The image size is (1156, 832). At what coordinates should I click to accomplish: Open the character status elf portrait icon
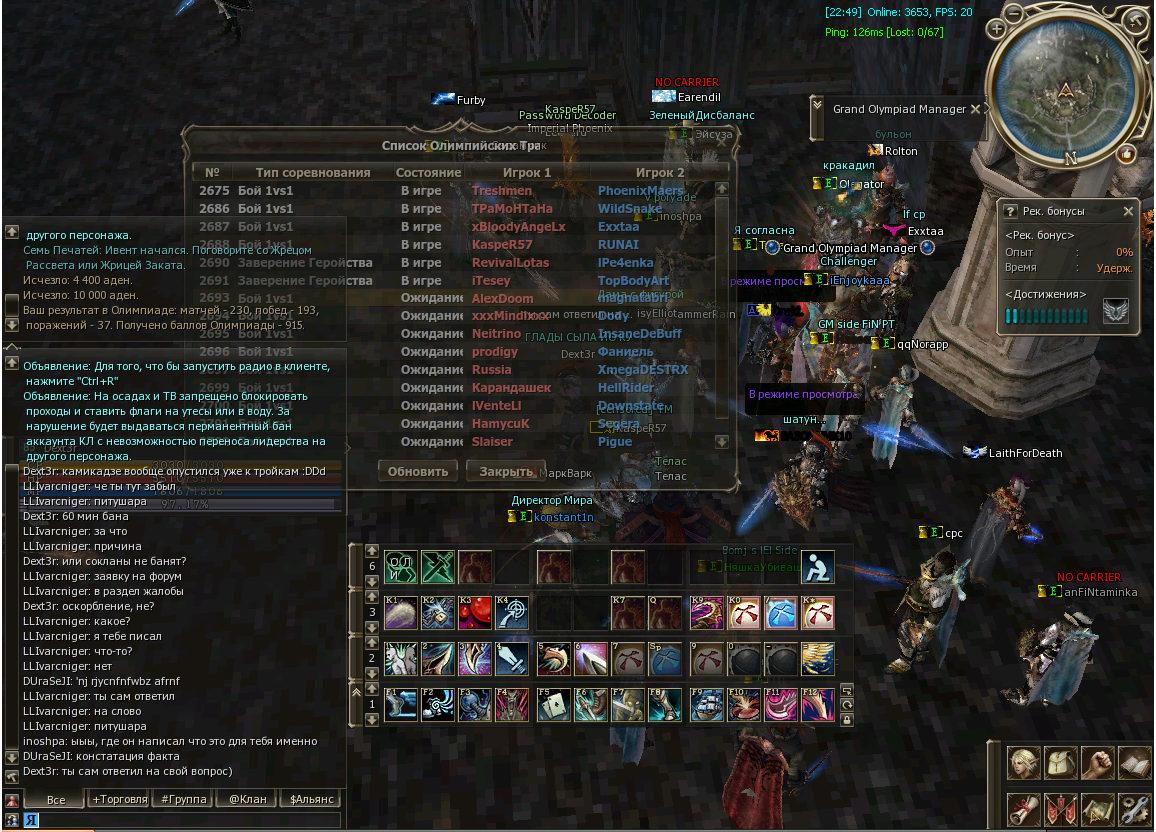1023,763
